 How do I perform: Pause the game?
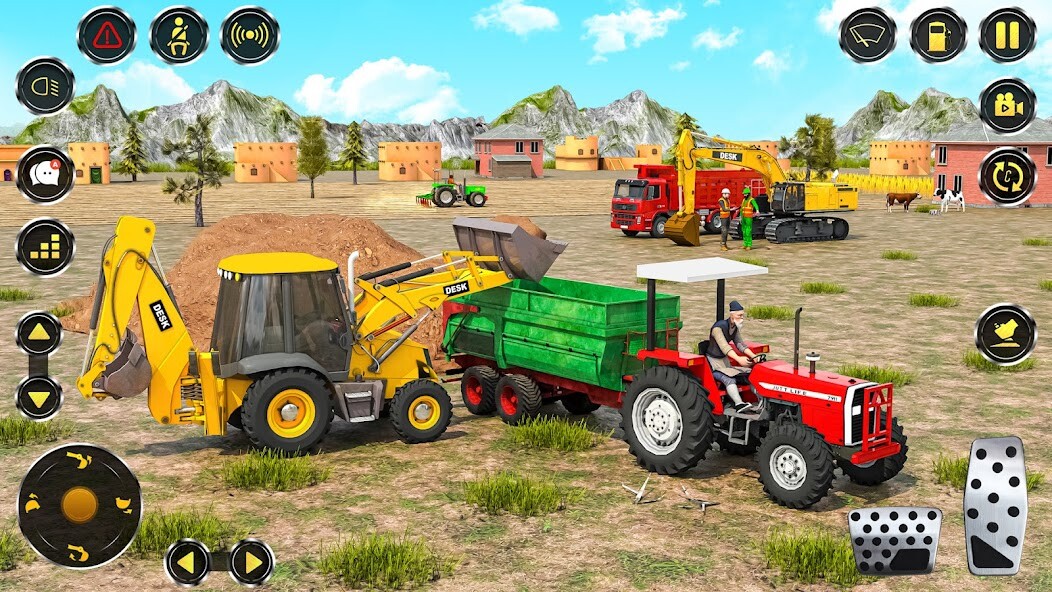(1007, 36)
